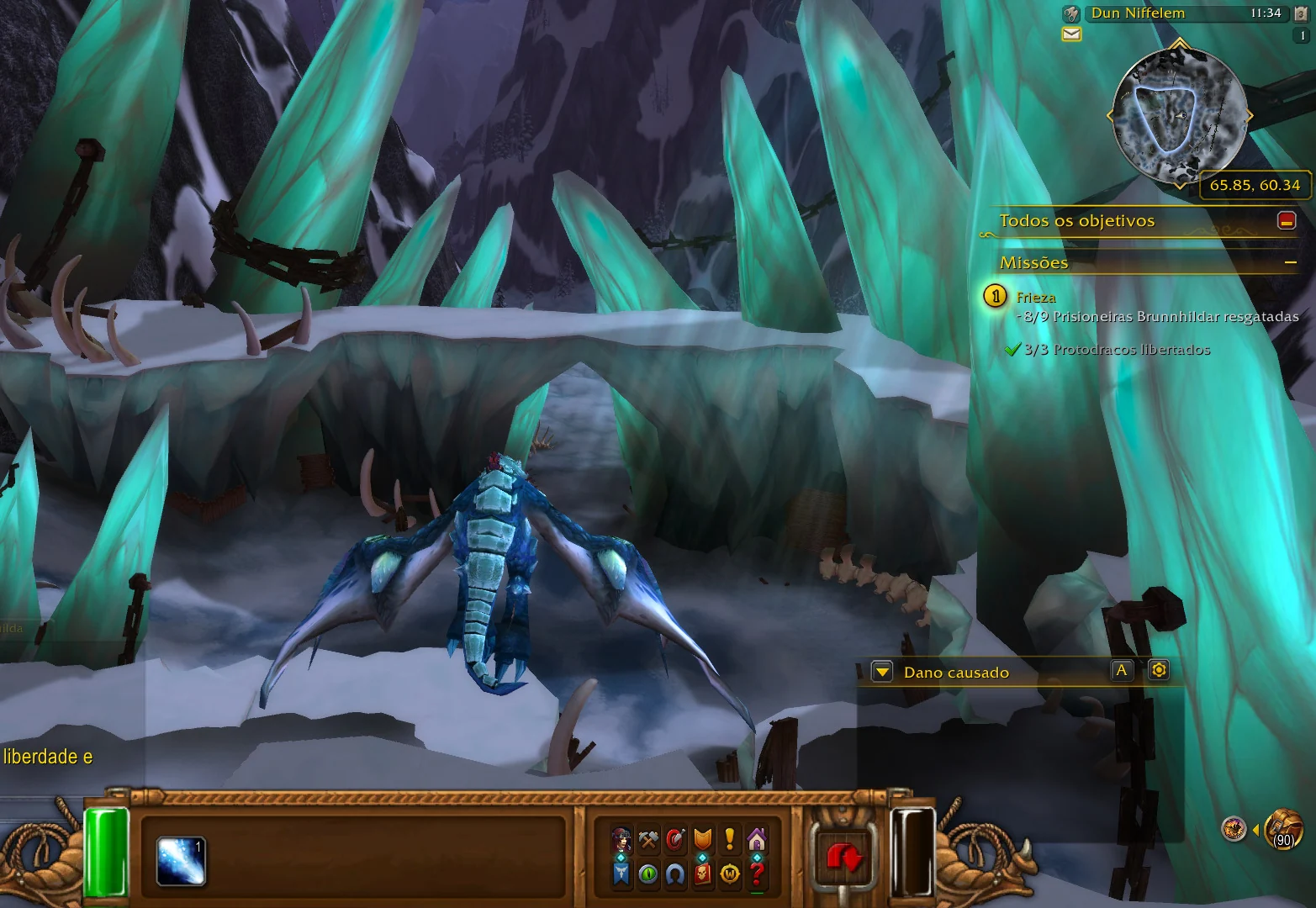Open the green eye group finder icon
Screen dimensions: 1316x908
tap(648, 874)
